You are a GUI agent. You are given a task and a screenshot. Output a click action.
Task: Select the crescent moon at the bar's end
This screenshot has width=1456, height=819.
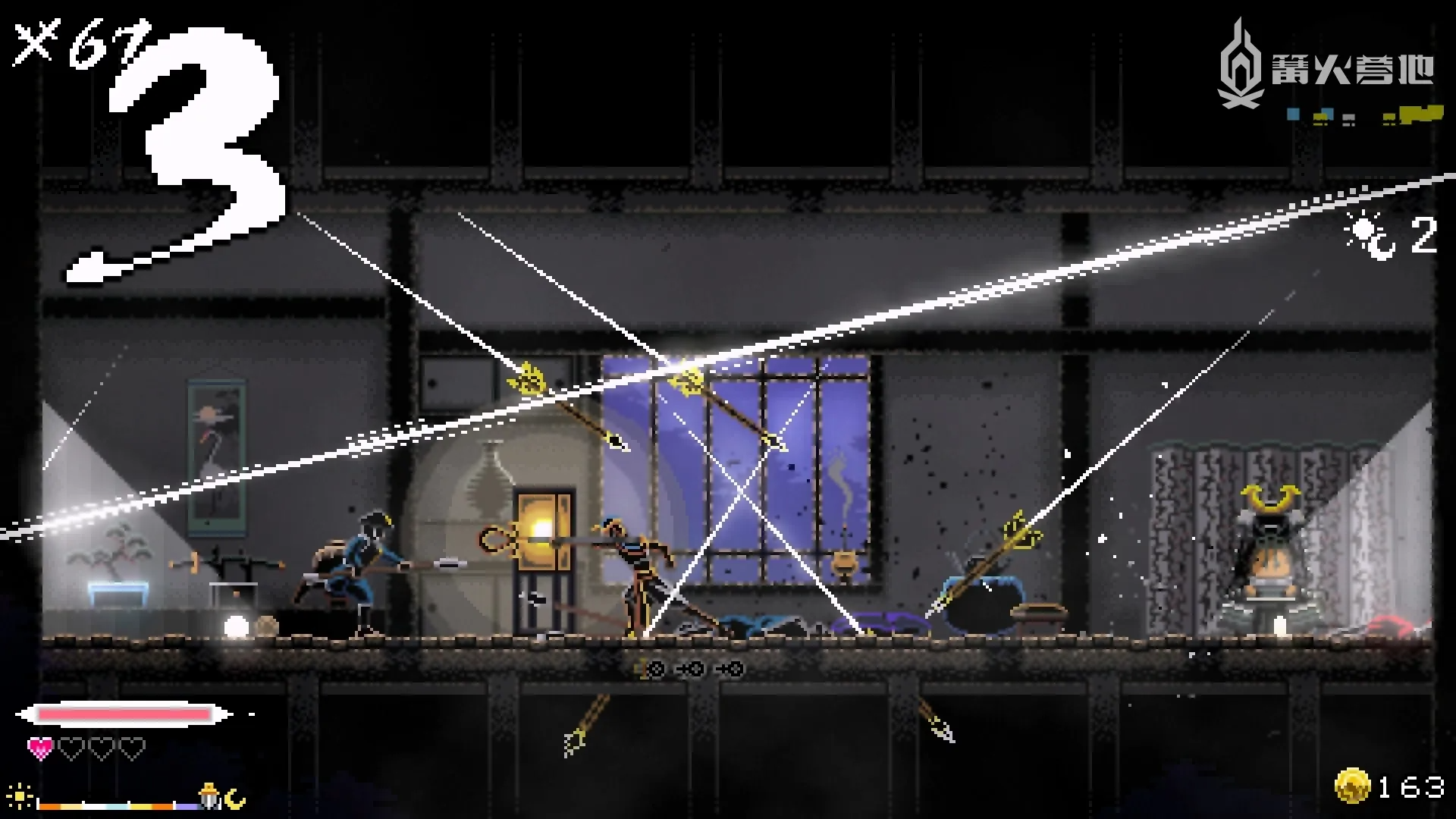236,798
